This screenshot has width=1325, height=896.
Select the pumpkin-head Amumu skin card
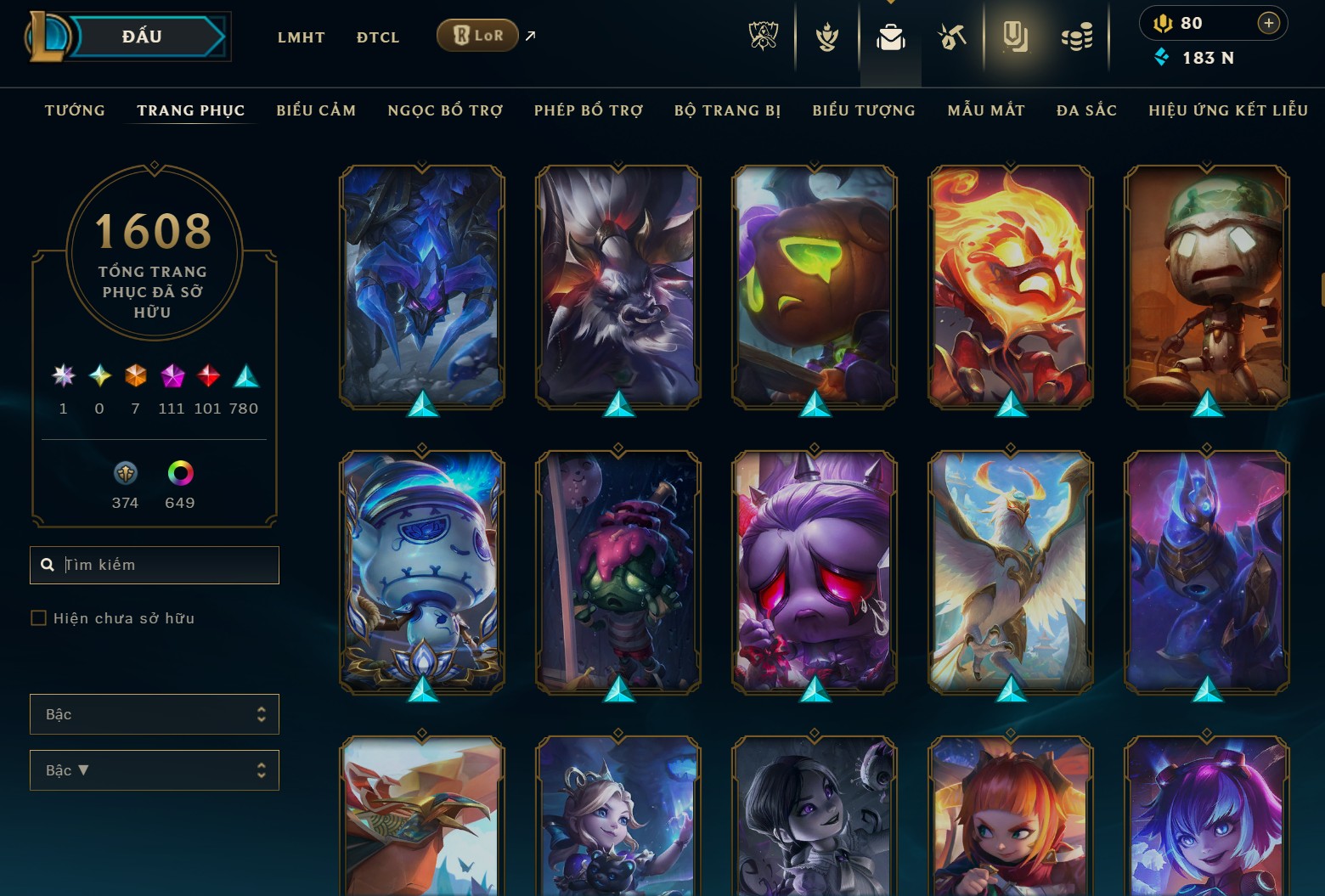(815, 286)
